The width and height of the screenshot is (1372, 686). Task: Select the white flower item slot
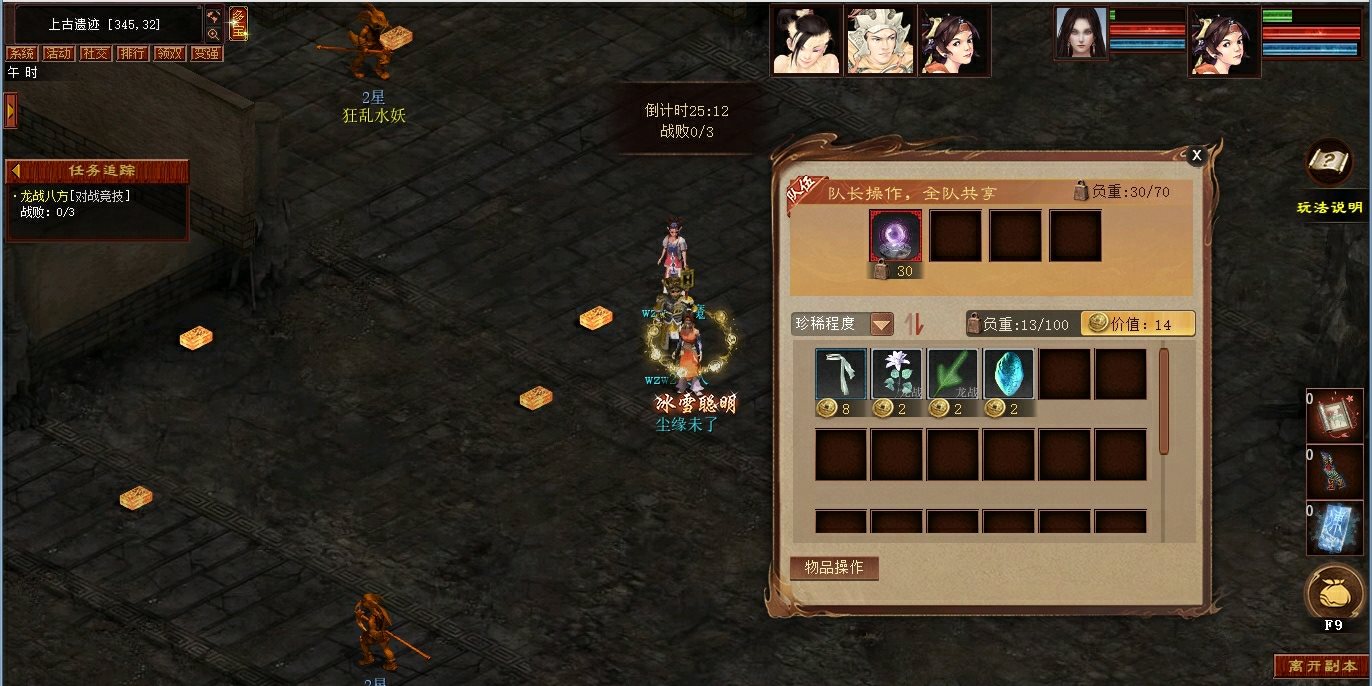(x=896, y=374)
